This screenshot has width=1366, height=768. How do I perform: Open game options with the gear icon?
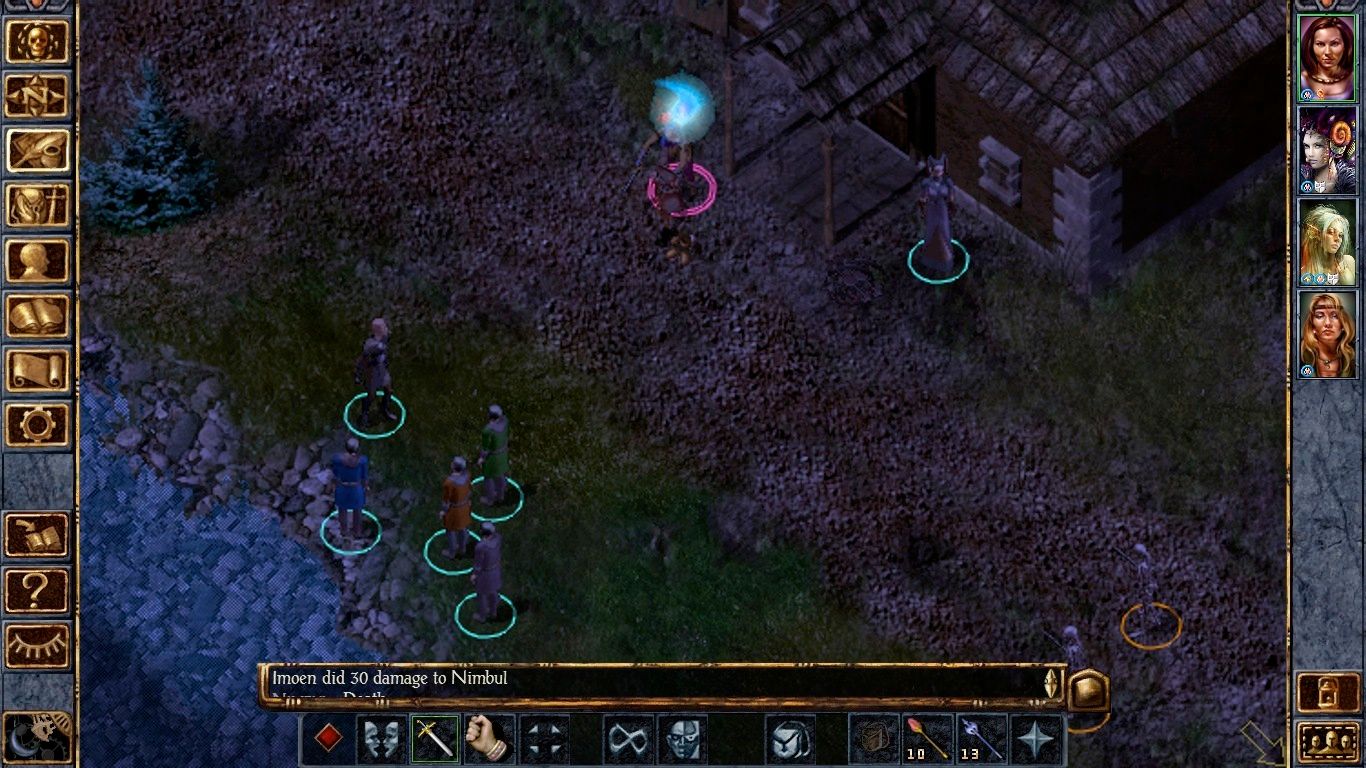(x=38, y=424)
